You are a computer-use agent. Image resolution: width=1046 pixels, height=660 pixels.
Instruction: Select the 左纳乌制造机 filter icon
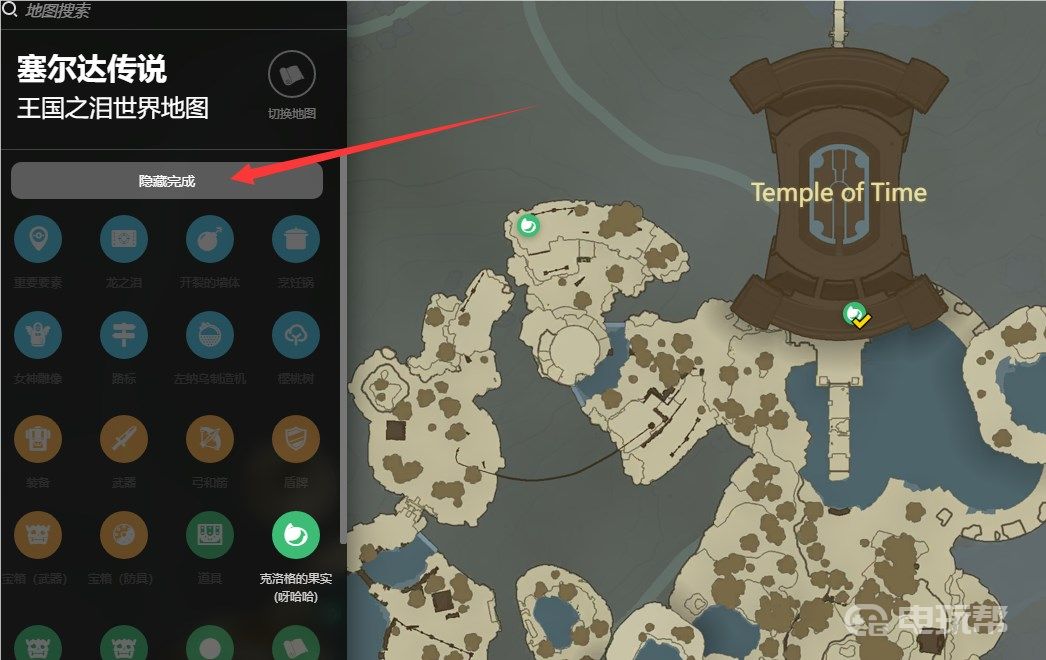(210, 336)
